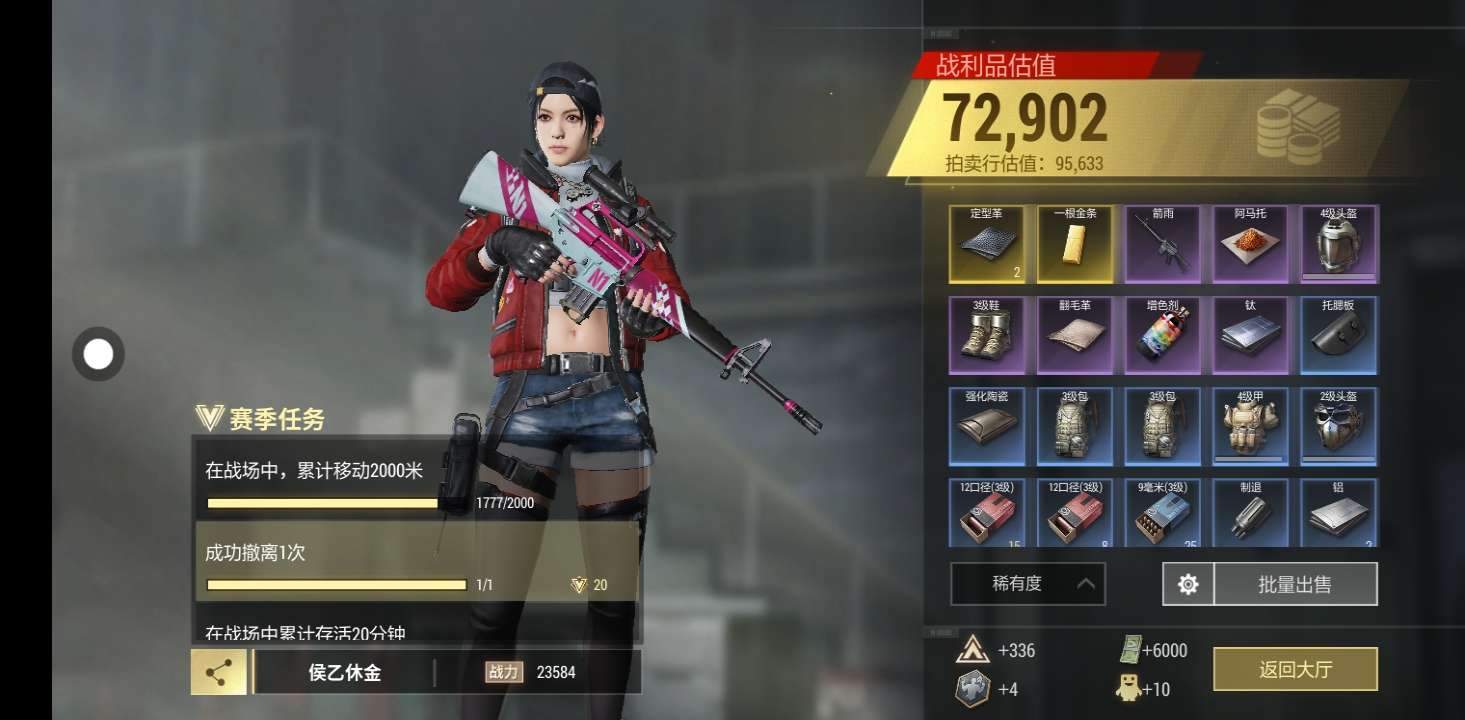Viewport: 1465px width, 720px height.
Task: Choose the 箭雨 rifle loot slot
Action: pyautogui.click(x=1163, y=244)
